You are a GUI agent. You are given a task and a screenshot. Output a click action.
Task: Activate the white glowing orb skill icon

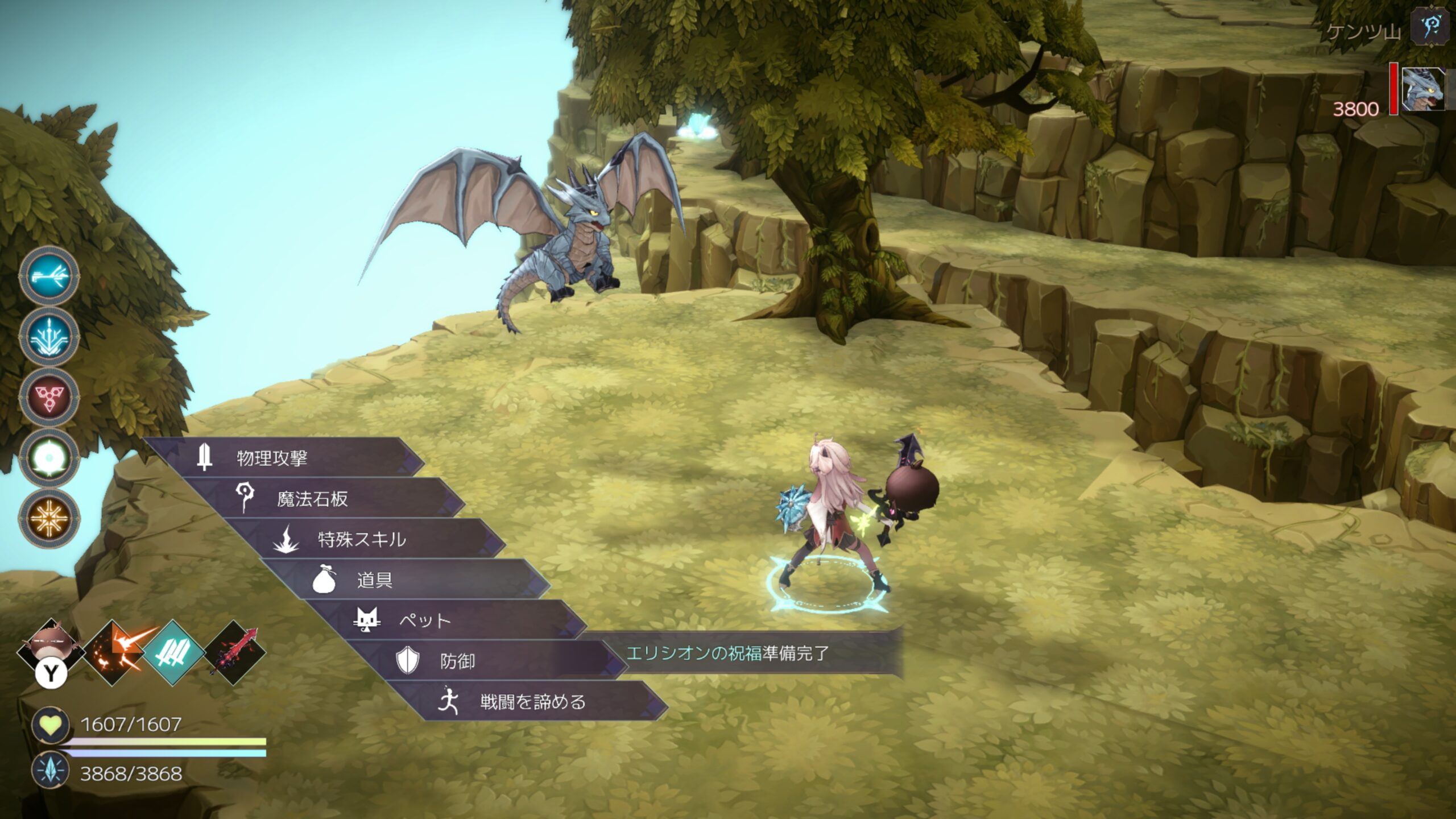pyautogui.click(x=49, y=457)
